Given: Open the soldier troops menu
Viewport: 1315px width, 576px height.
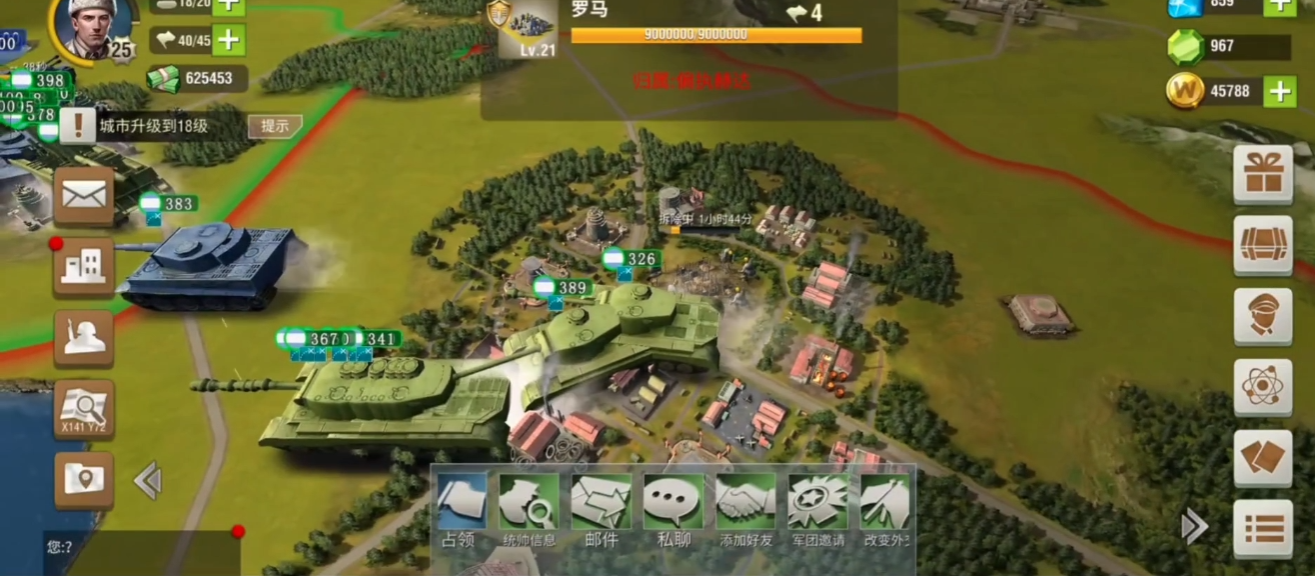Looking at the screenshot, I should [x=84, y=338].
